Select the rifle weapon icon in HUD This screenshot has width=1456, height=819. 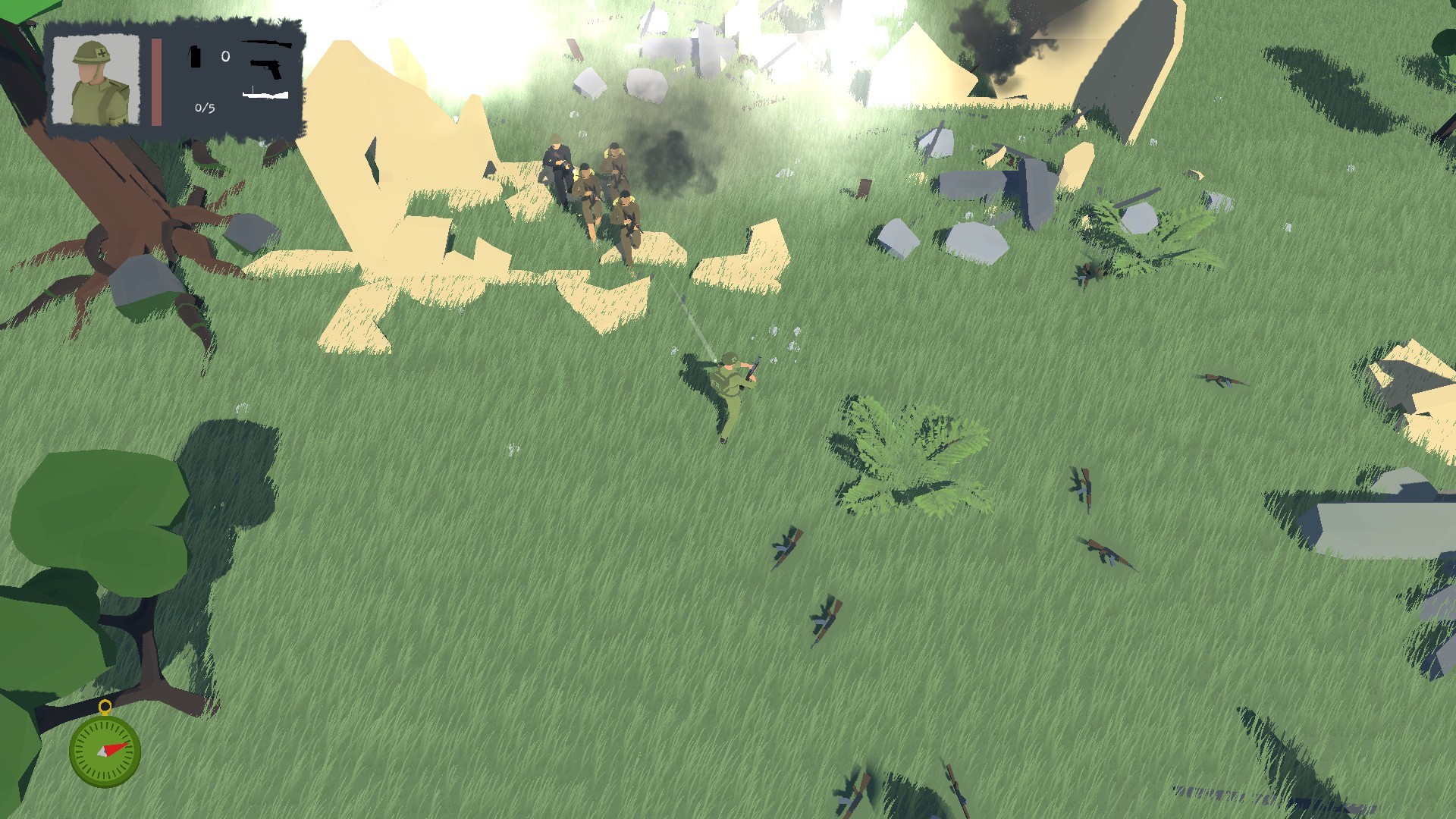(x=266, y=45)
